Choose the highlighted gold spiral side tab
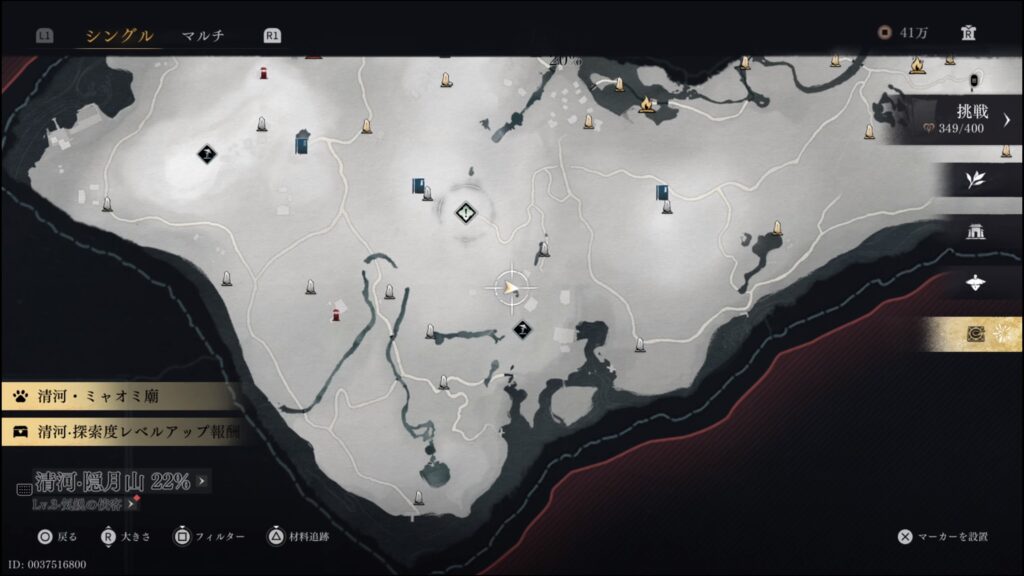 [975, 335]
